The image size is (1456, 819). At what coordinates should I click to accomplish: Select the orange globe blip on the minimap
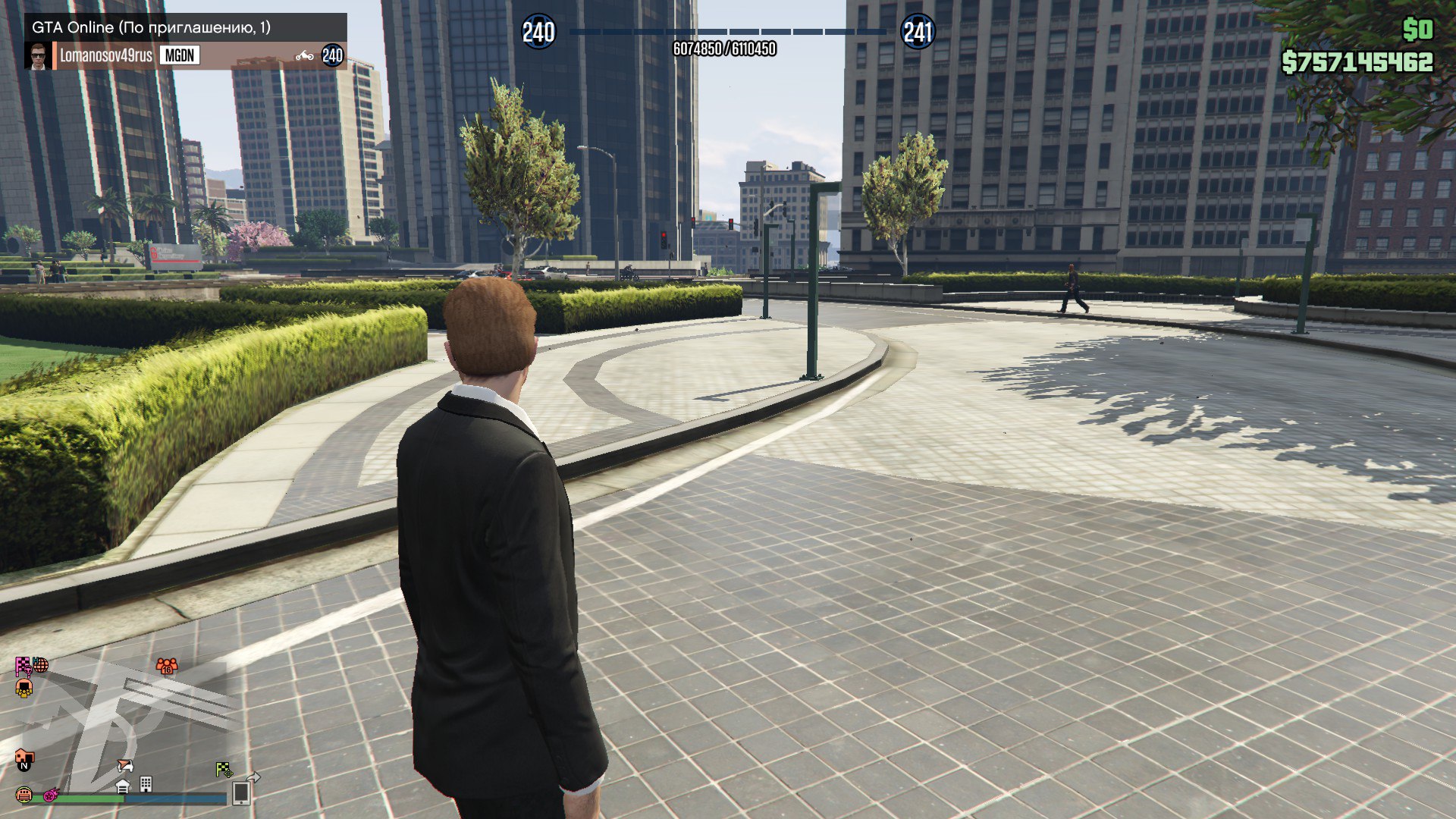[40, 665]
